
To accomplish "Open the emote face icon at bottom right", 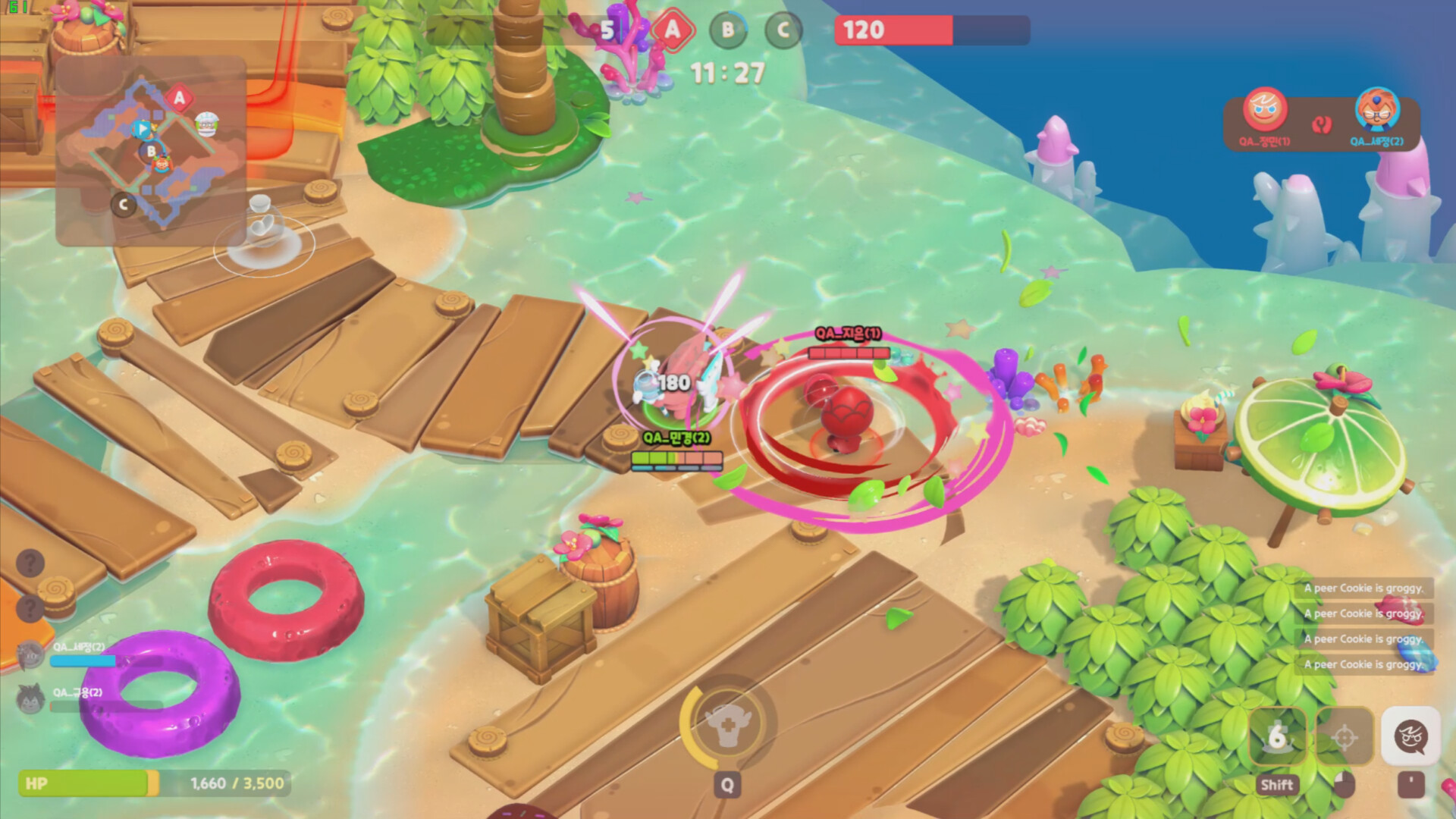I will [x=1414, y=734].
